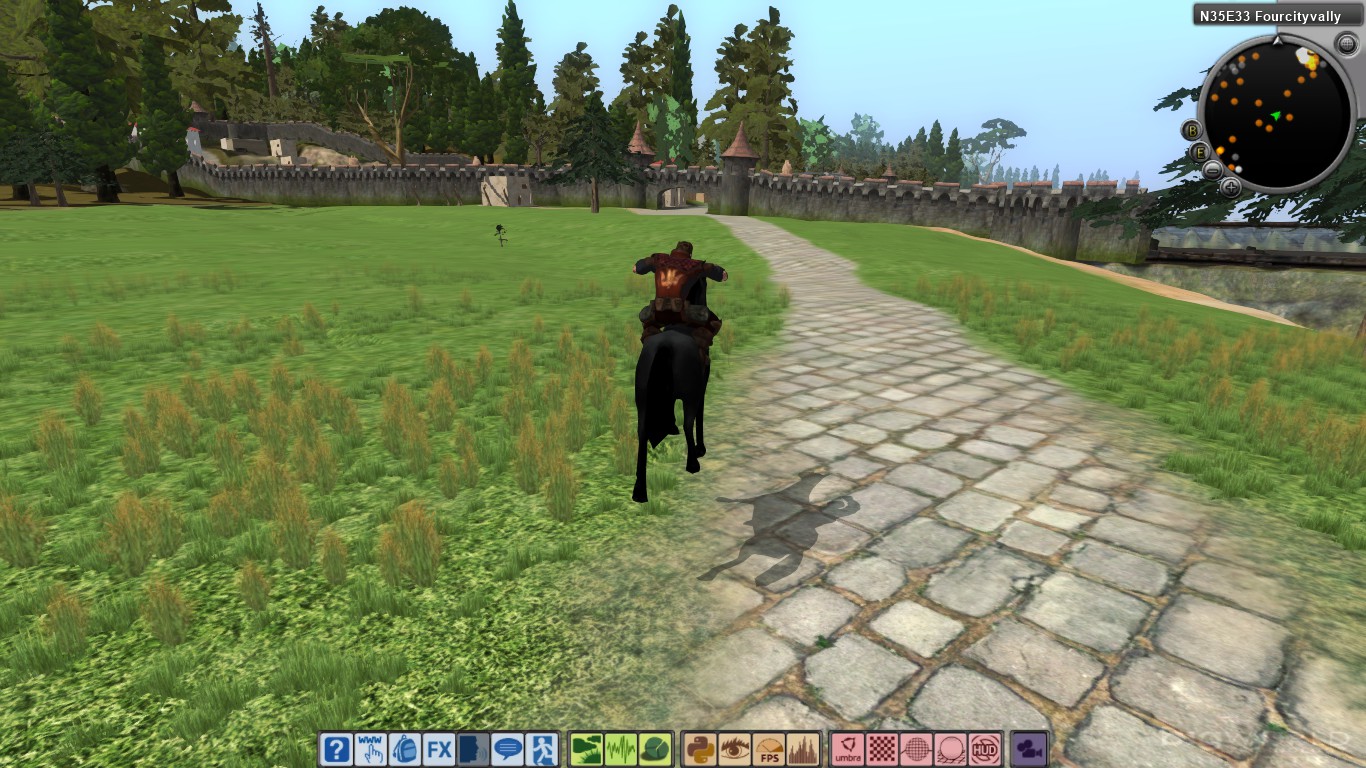This screenshot has width=1366, height=768.
Task: Toggle the FX effects button
Action: [438, 749]
